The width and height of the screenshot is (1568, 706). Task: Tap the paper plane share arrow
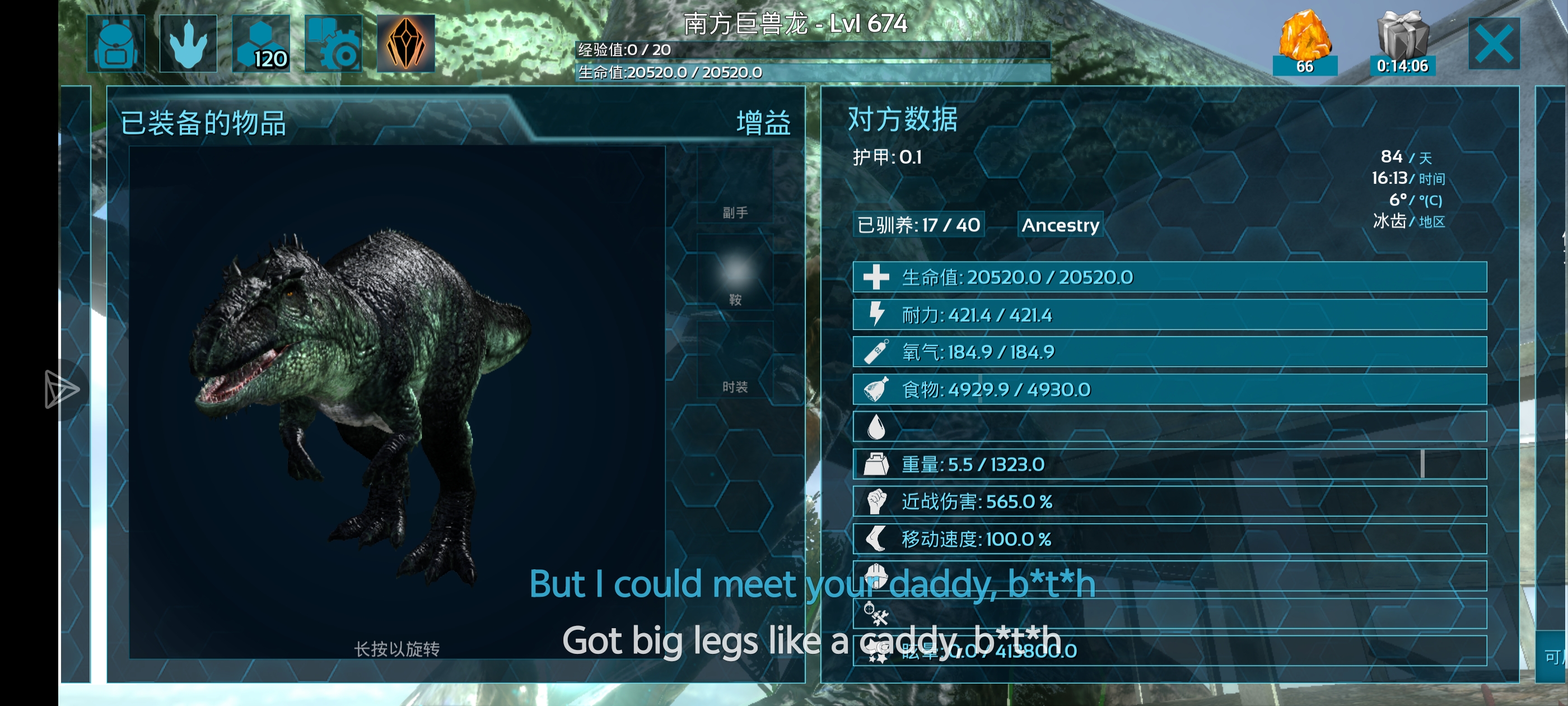[x=61, y=389]
